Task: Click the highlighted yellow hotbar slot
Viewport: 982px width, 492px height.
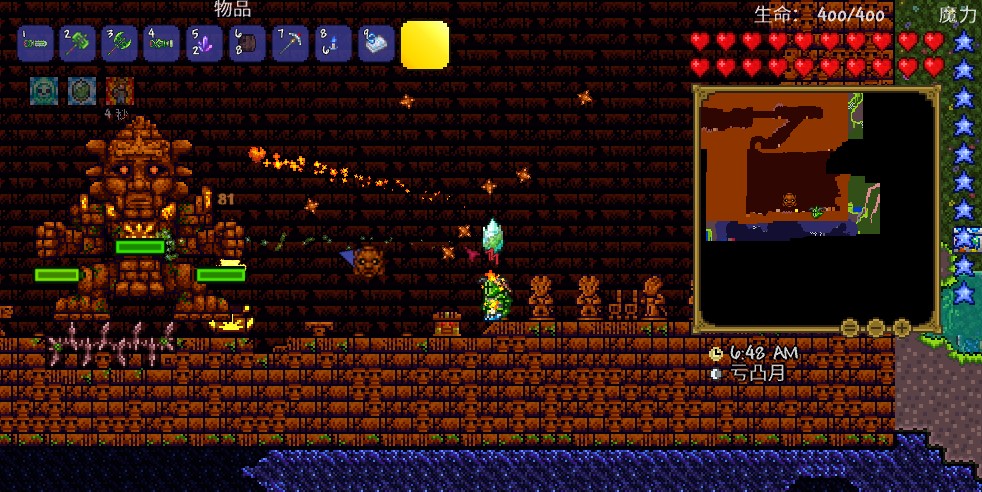Action: coord(425,45)
